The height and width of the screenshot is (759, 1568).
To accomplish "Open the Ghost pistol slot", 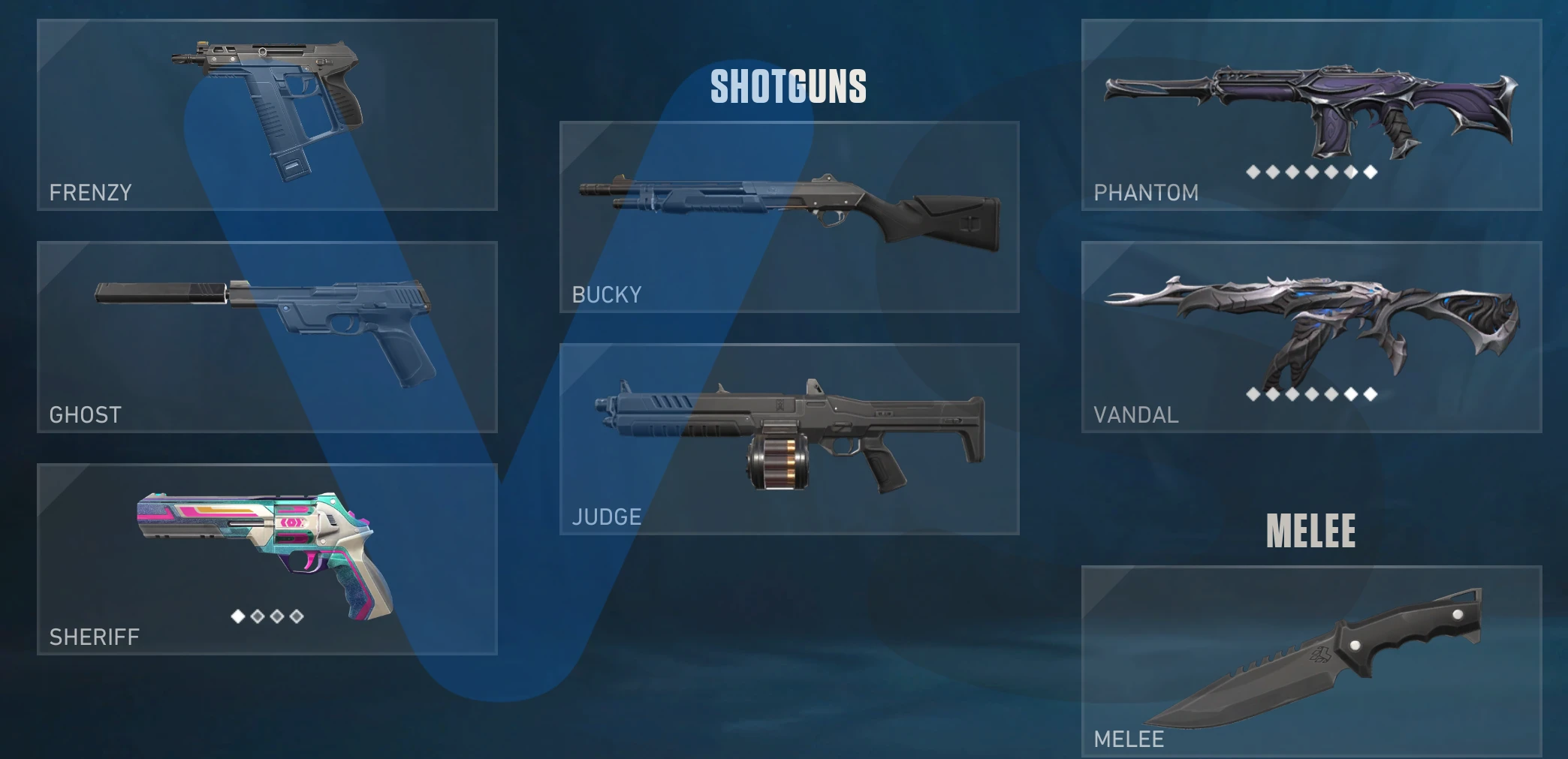I will click(x=267, y=337).
